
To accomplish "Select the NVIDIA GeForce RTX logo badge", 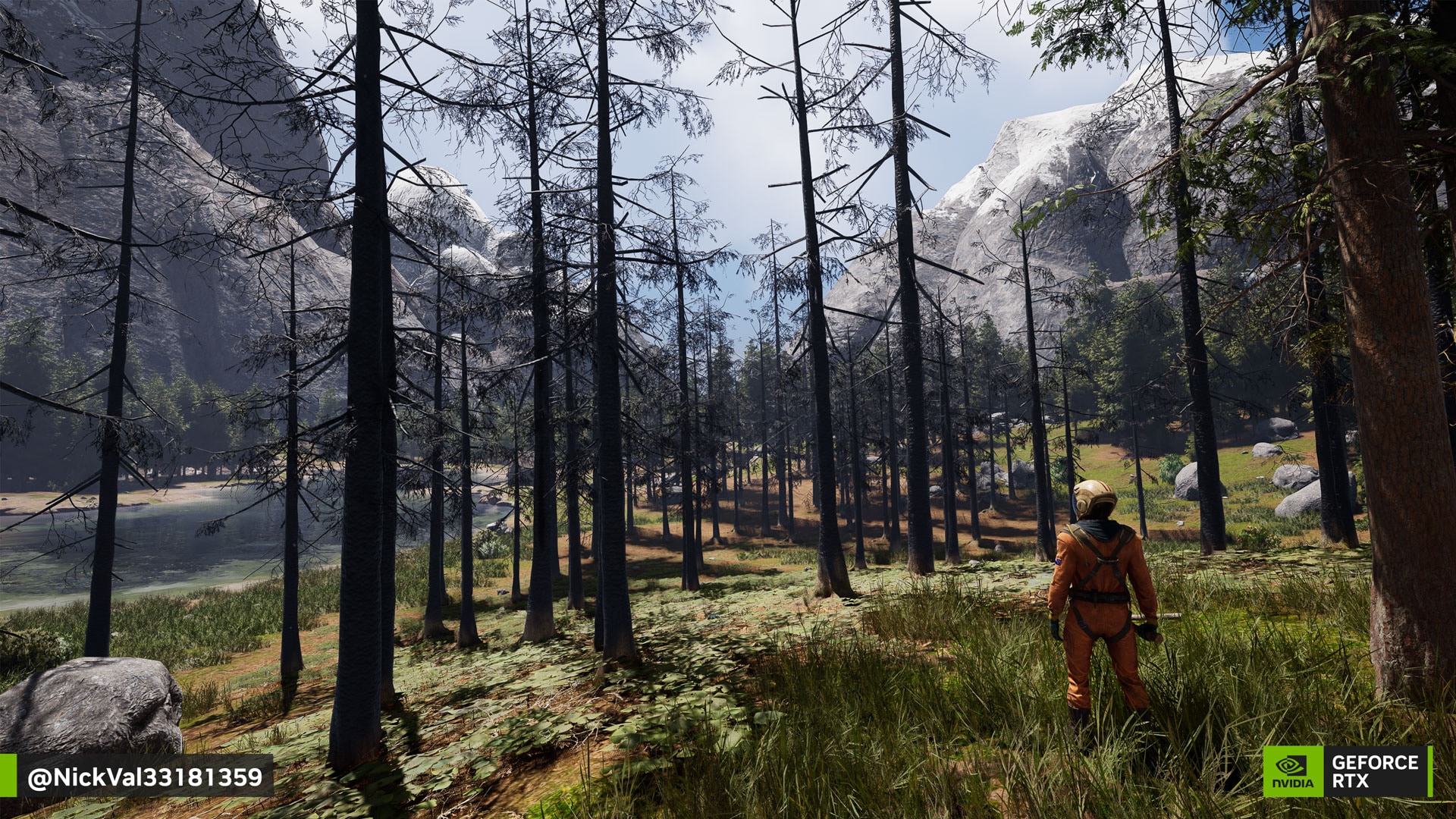I will tap(1346, 771).
